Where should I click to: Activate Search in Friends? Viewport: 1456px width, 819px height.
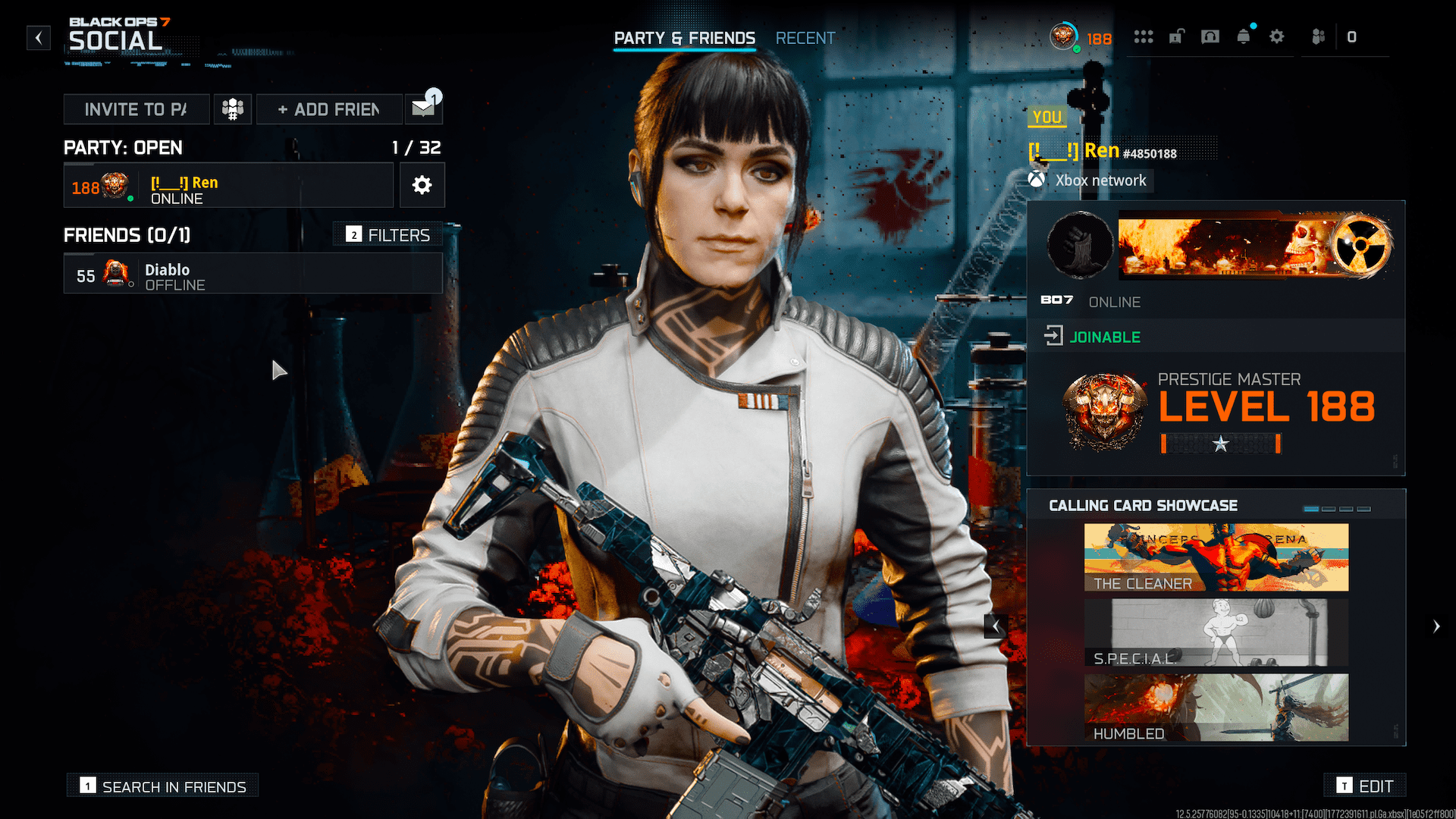163,786
